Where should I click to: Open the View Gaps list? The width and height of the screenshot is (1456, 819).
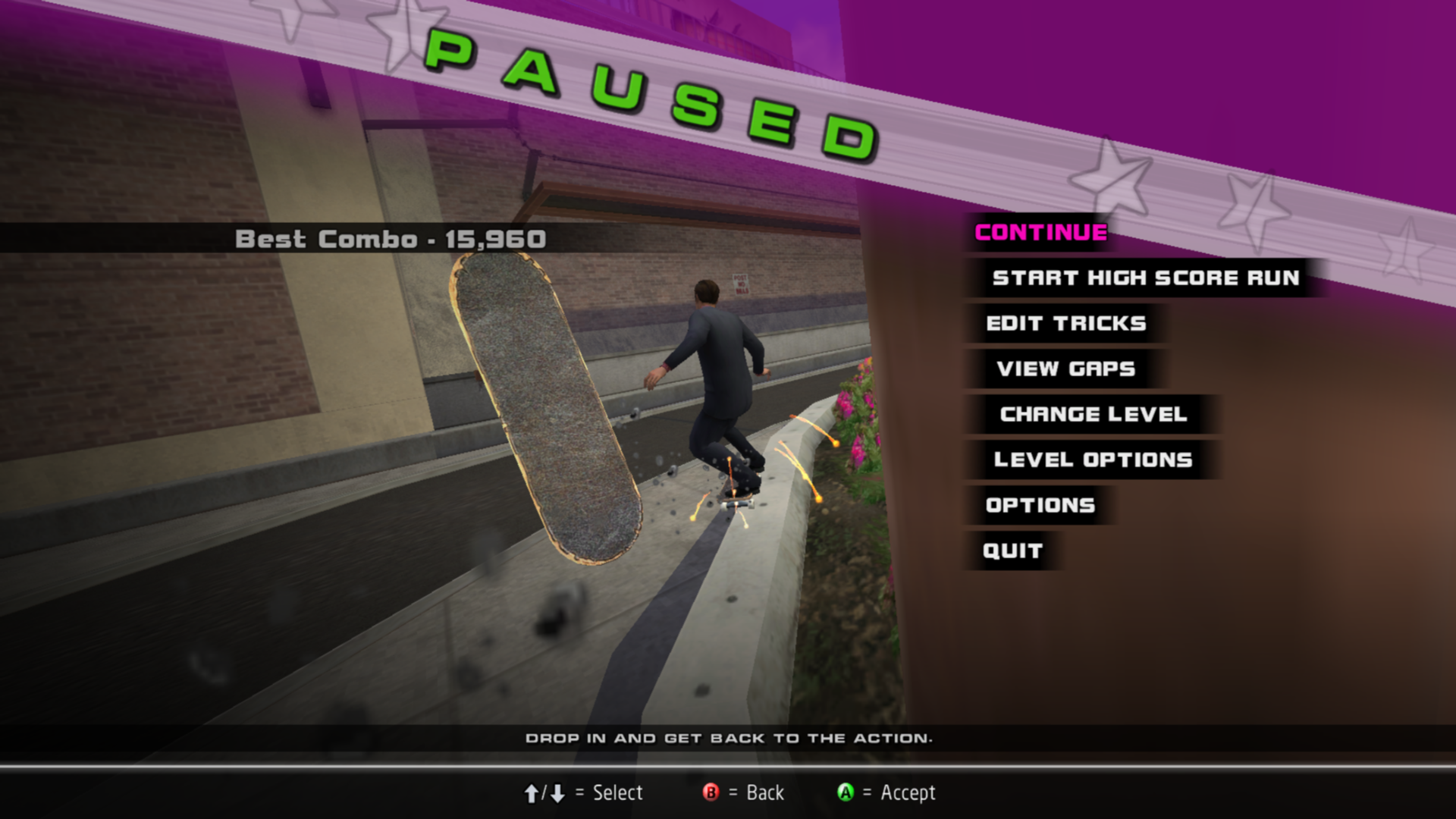tap(1065, 369)
